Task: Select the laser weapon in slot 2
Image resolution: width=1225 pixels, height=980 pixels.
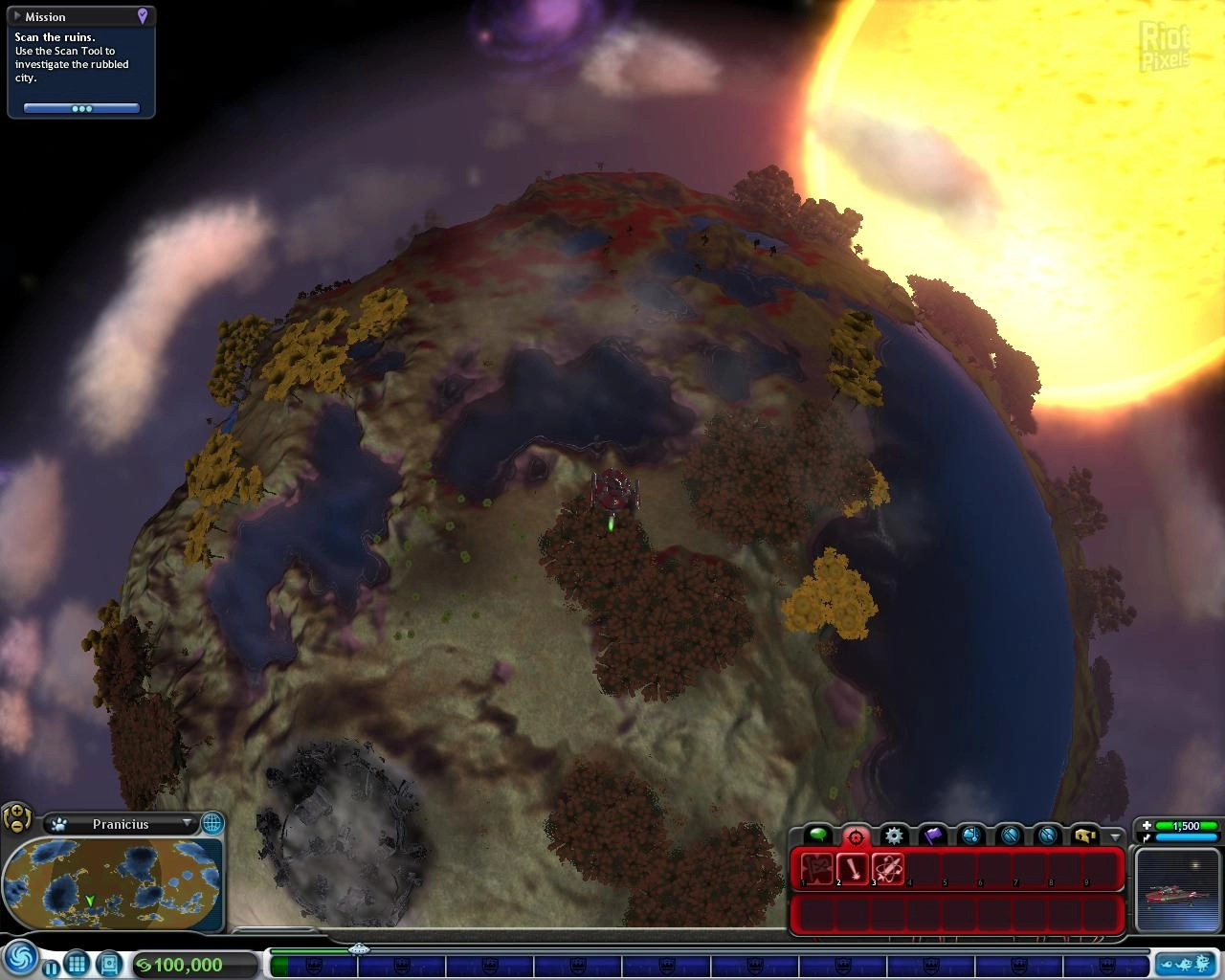Action: click(x=852, y=869)
